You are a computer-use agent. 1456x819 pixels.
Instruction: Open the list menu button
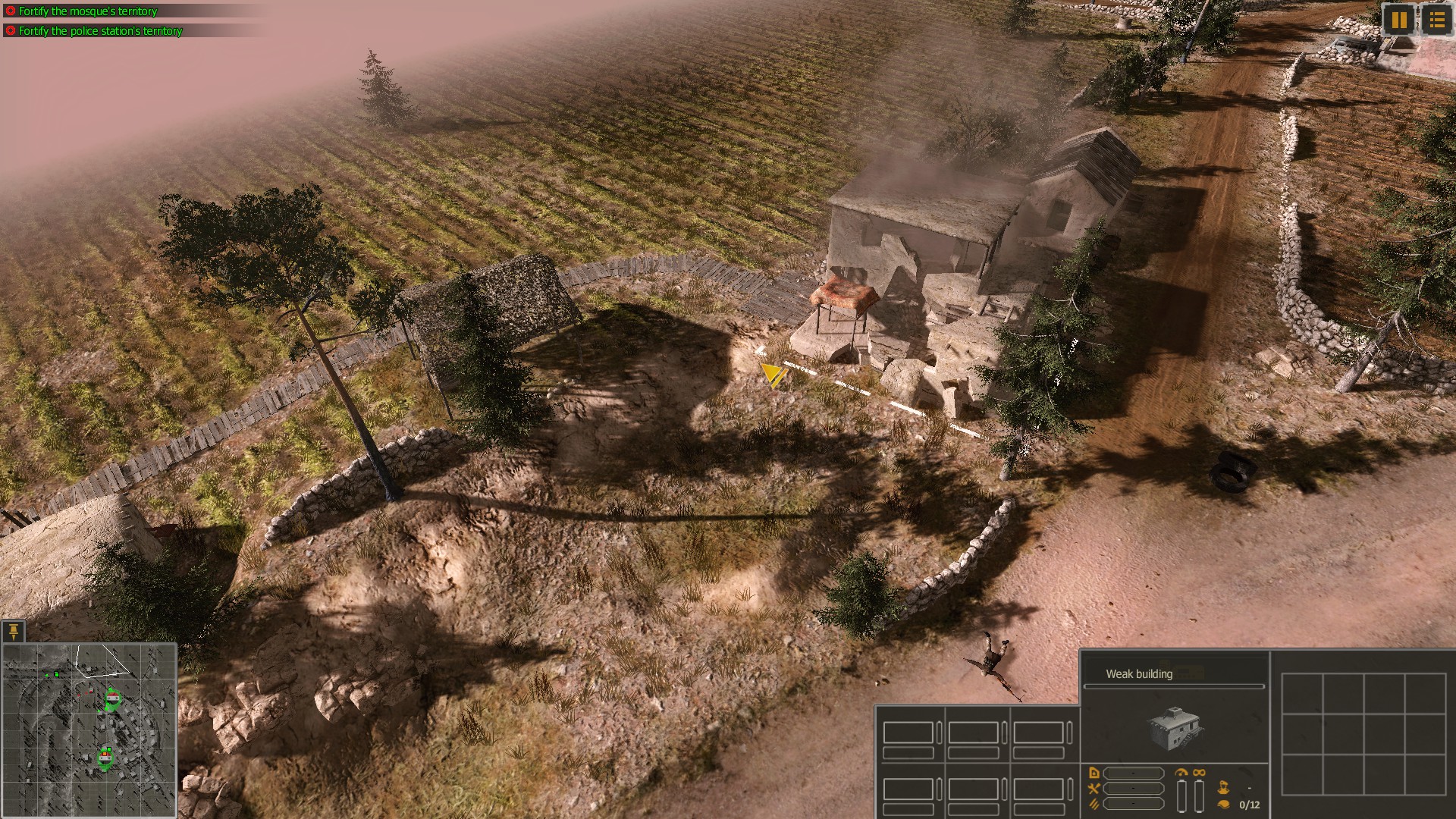1436,20
